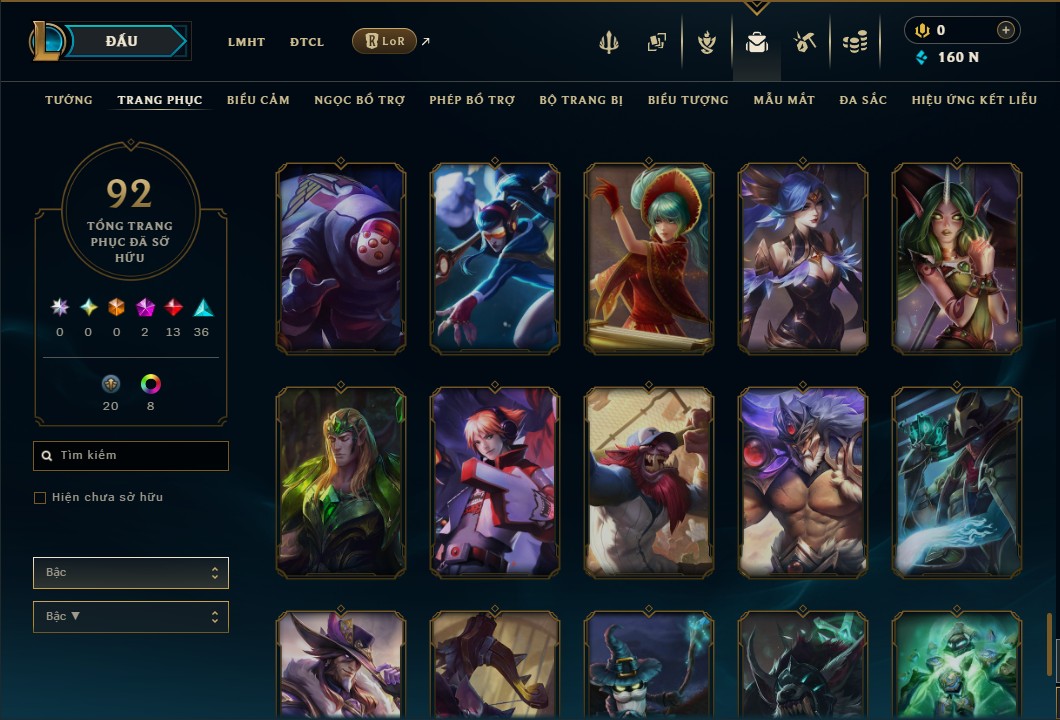Open the ĐA SẮC tab

(x=863, y=100)
